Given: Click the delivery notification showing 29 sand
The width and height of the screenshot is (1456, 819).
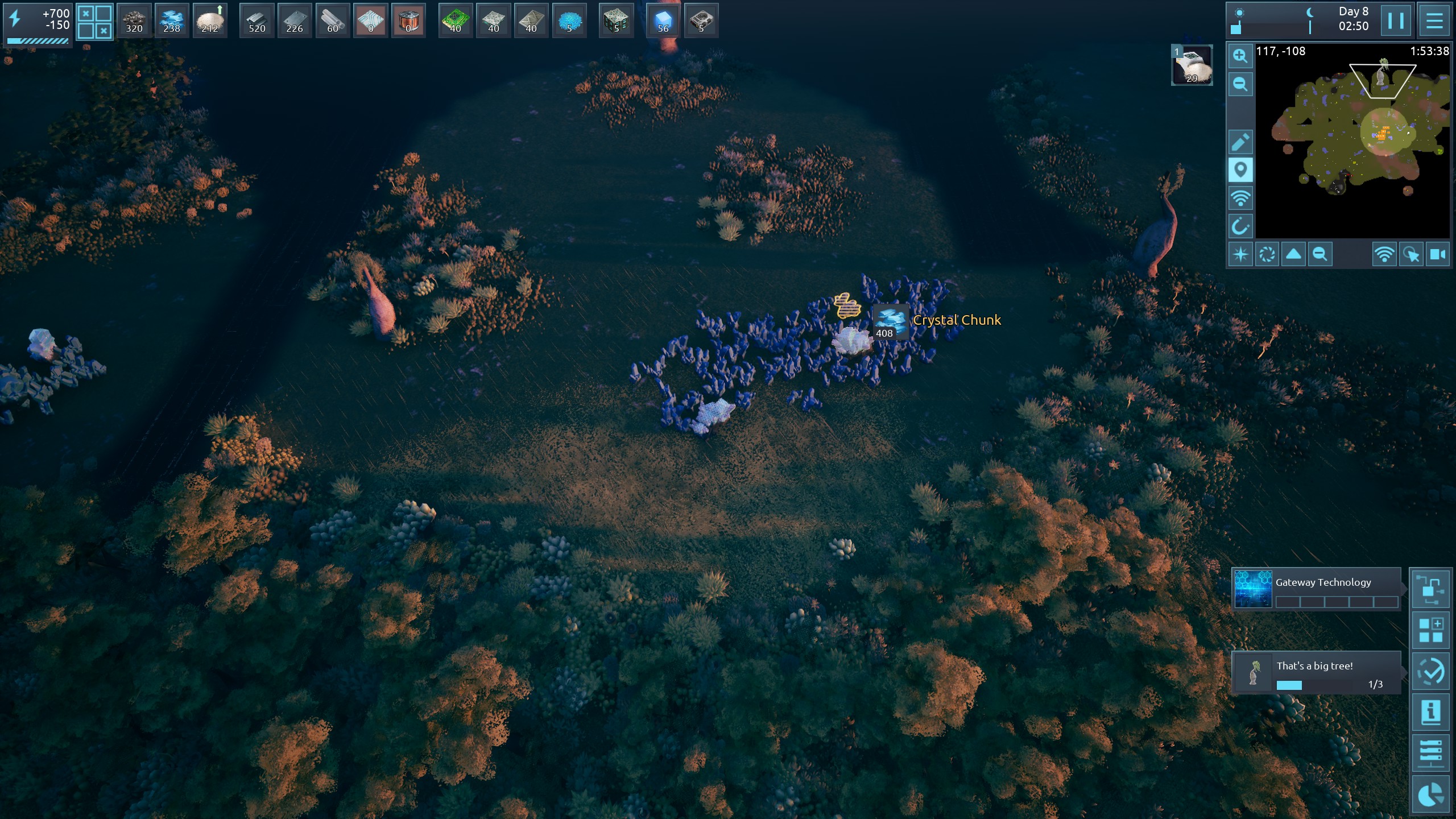Looking at the screenshot, I should pyautogui.click(x=1192, y=65).
